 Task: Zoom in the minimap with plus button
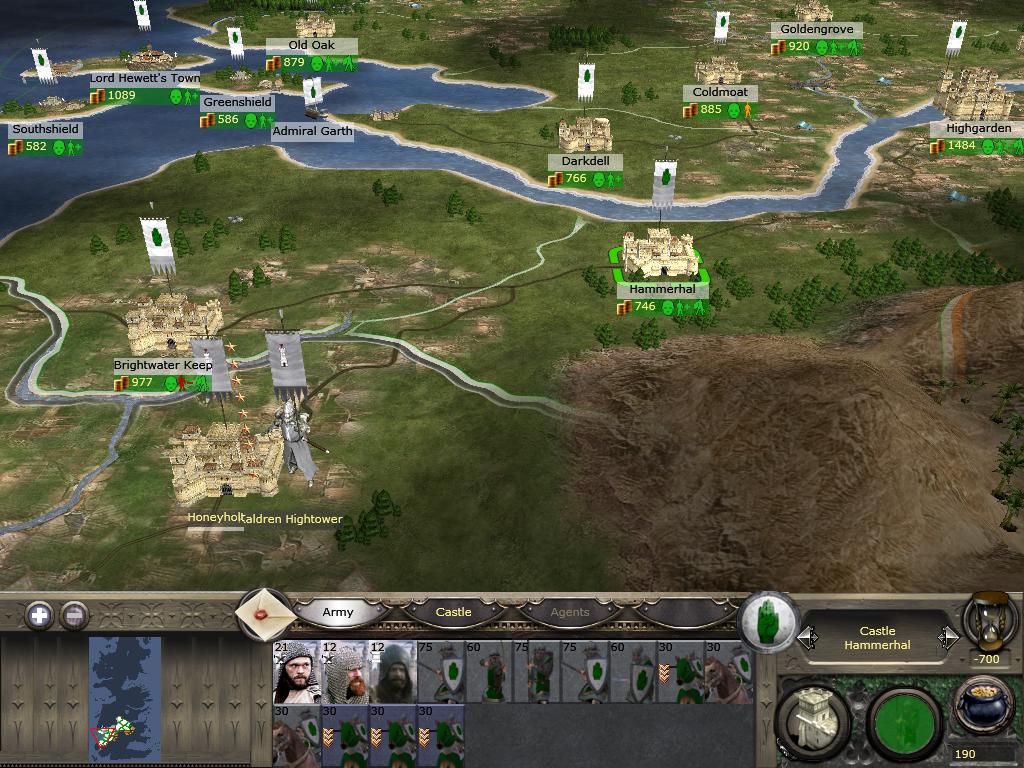point(39,615)
